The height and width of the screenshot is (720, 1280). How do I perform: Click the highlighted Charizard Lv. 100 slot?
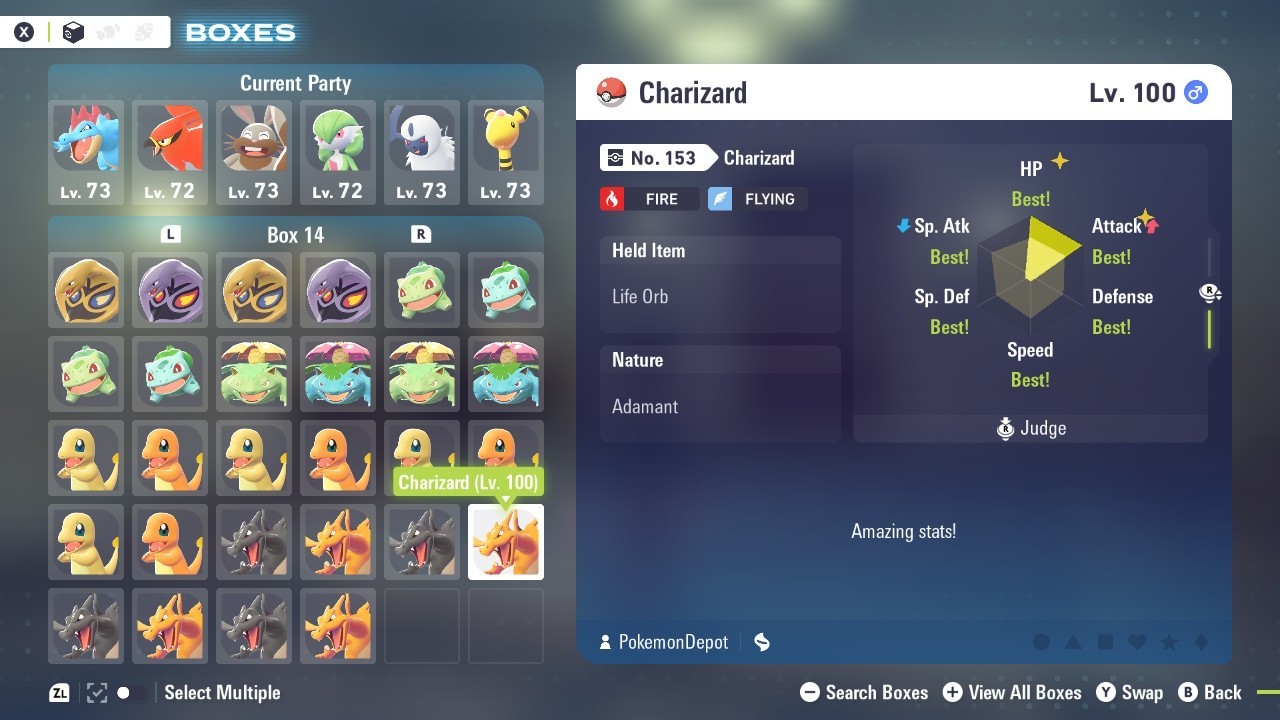click(506, 542)
